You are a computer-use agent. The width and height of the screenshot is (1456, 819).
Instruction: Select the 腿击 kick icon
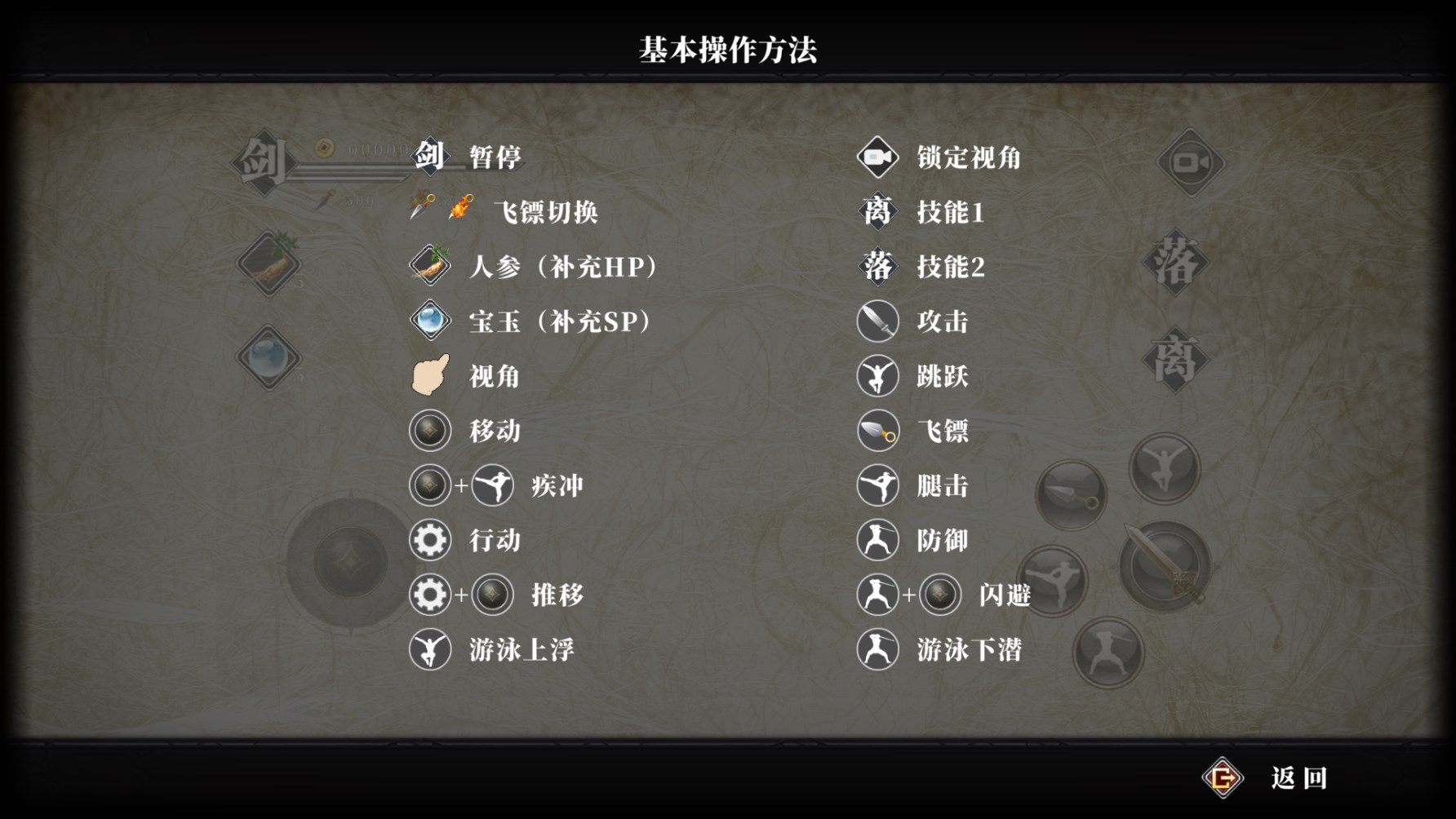tap(877, 485)
